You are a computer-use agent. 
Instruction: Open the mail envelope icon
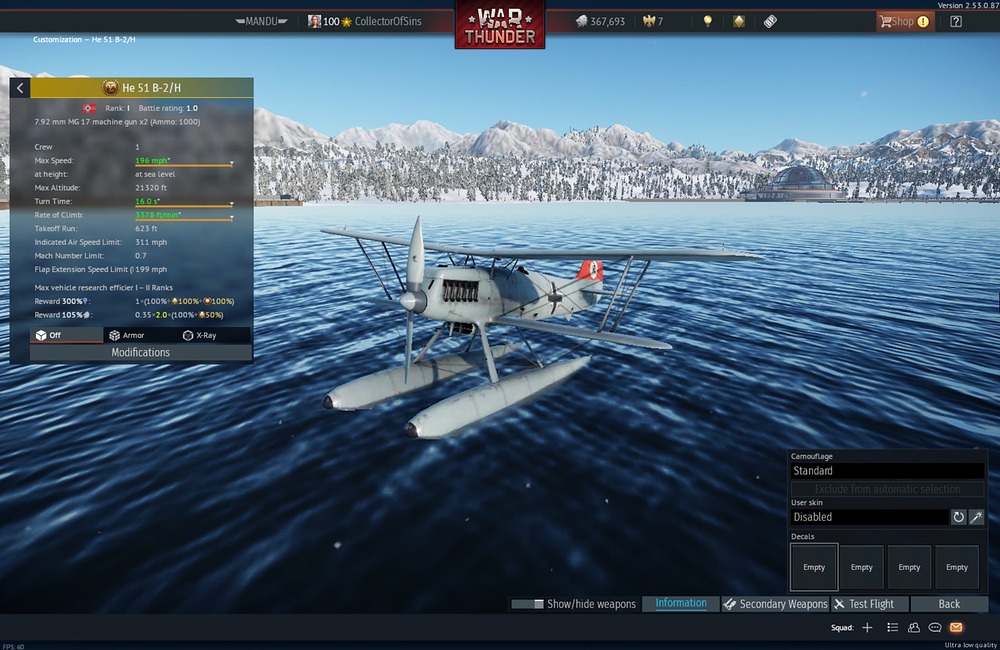pos(956,628)
